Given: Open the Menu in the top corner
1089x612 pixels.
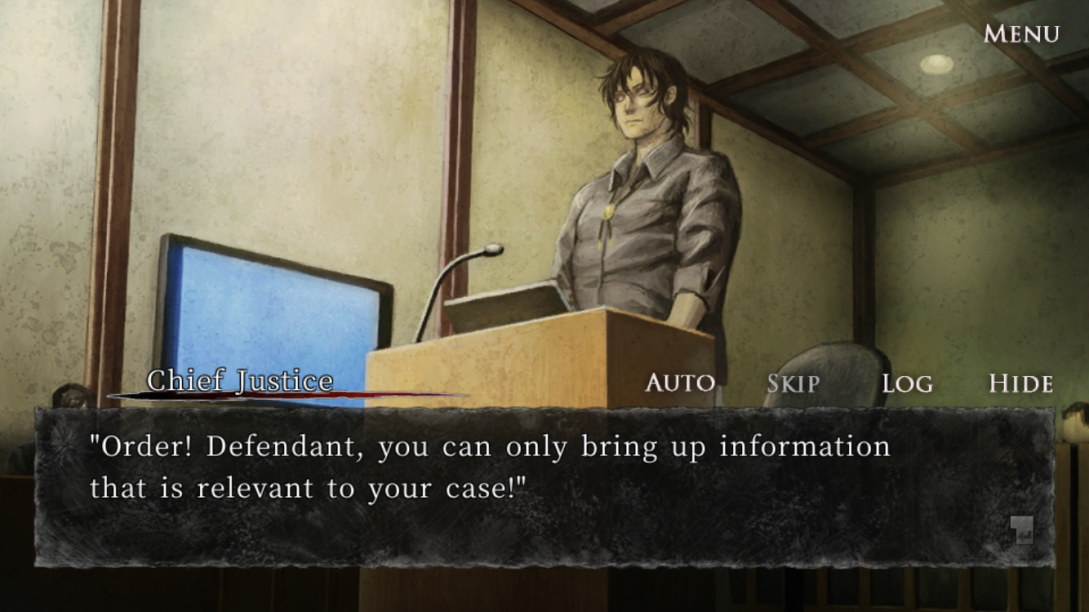Looking at the screenshot, I should [1021, 34].
